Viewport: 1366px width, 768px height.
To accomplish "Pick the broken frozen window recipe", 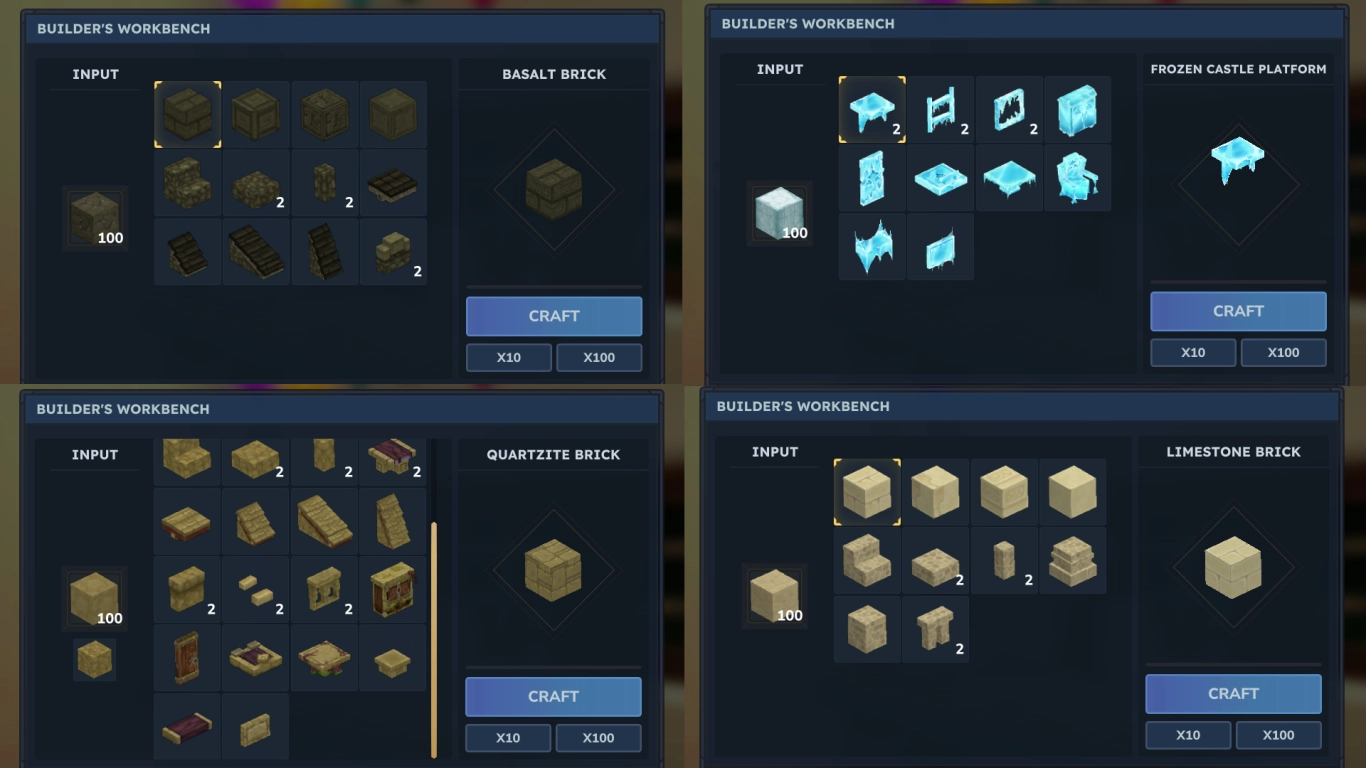I will pyautogui.click(x=1008, y=110).
